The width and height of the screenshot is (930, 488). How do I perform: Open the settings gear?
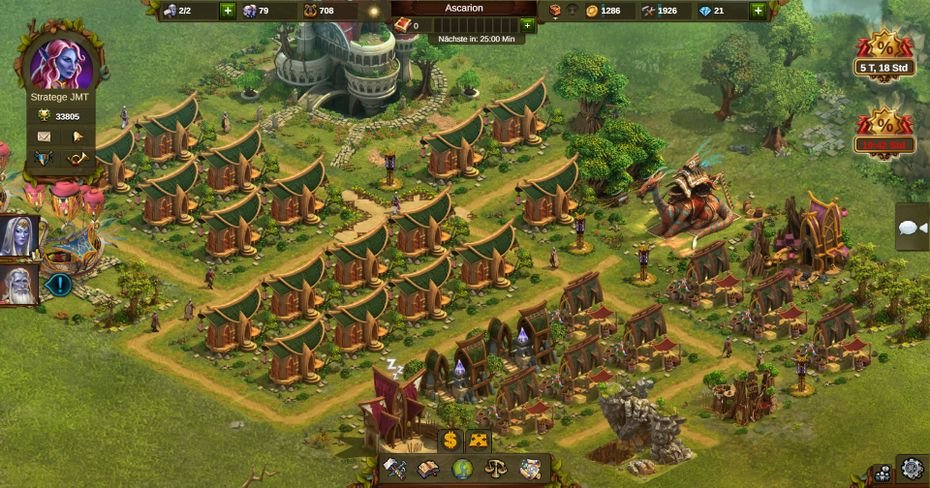[911, 467]
